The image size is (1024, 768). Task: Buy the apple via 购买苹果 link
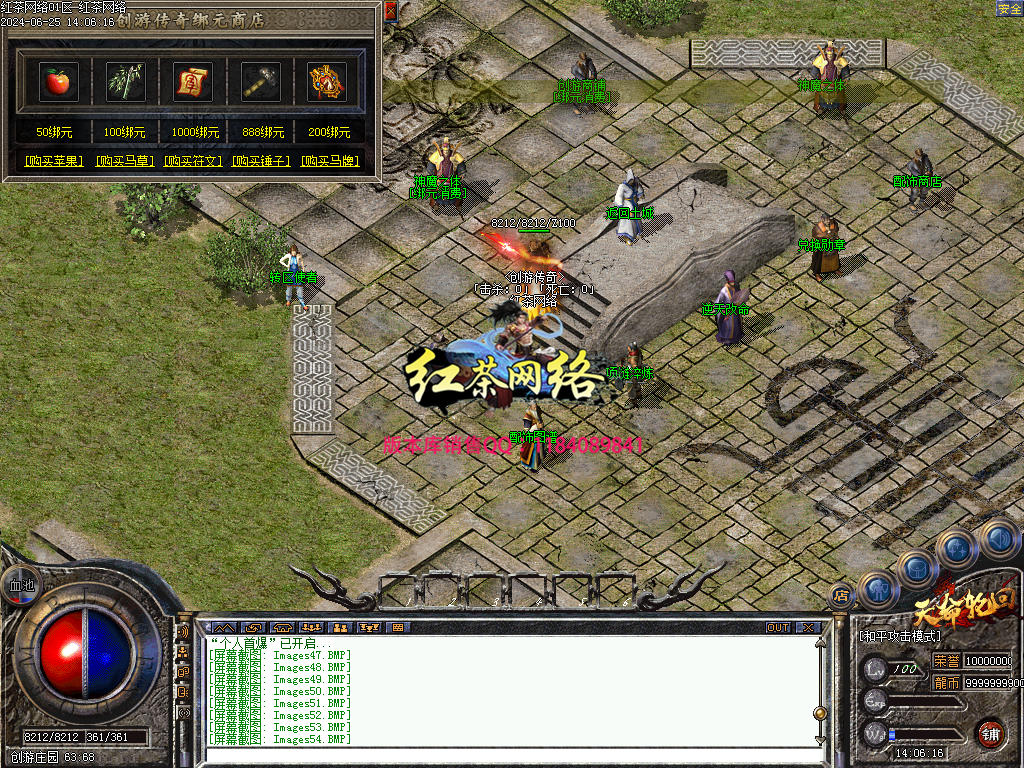tap(54, 161)
